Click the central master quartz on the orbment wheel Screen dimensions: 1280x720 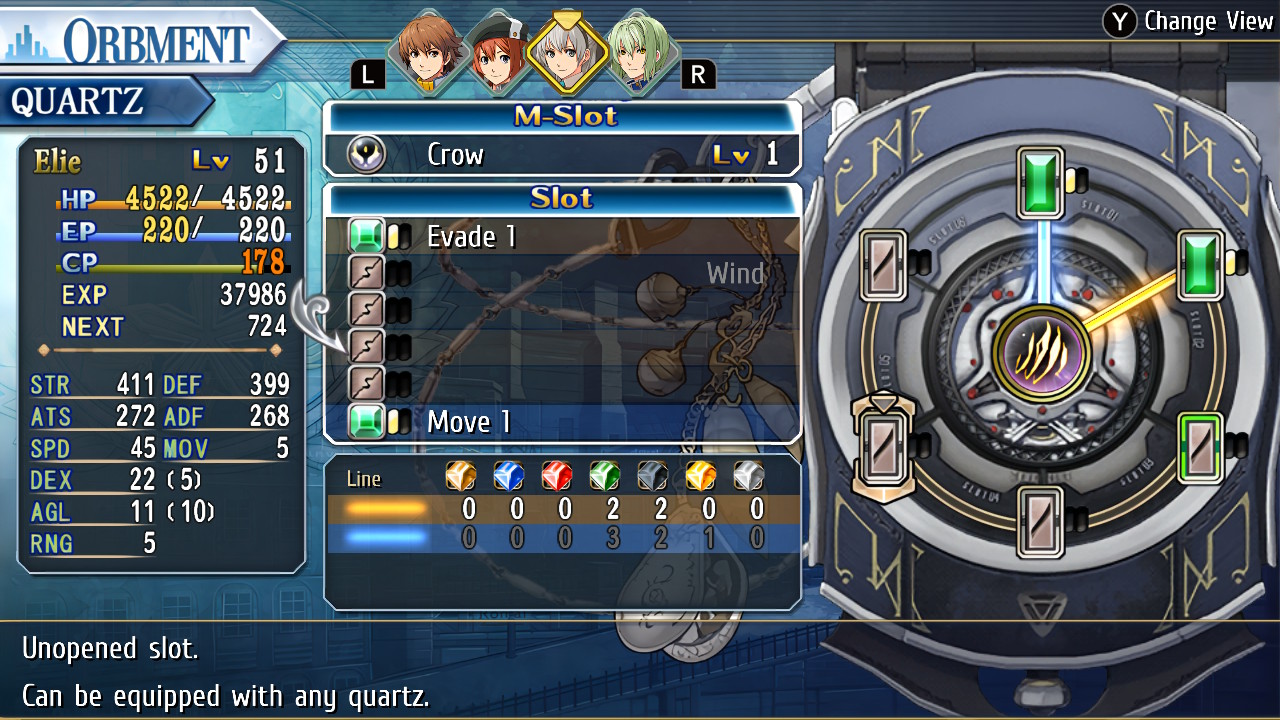tap(1041, 353)
